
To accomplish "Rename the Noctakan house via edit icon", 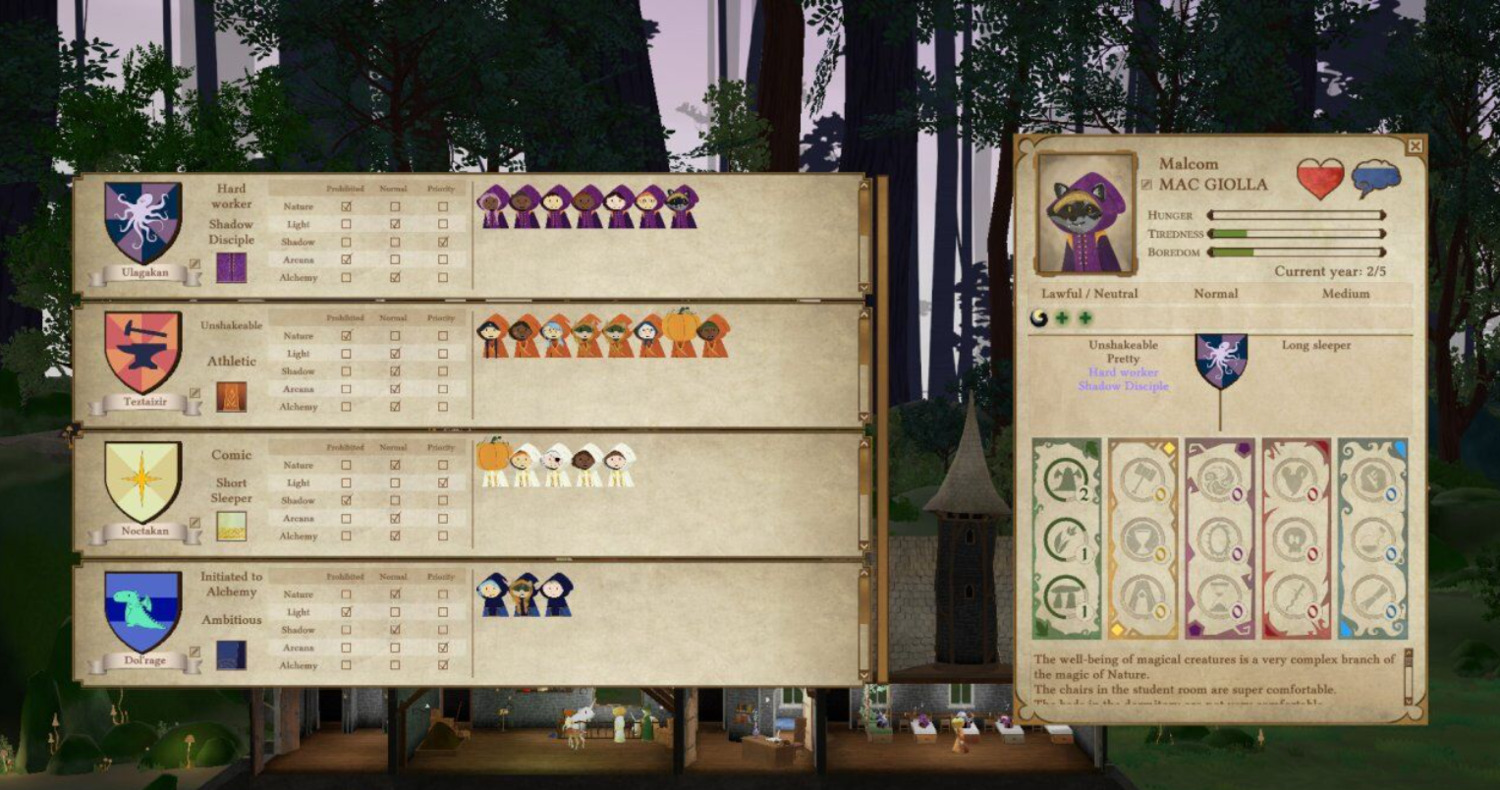I will point(194,522).
